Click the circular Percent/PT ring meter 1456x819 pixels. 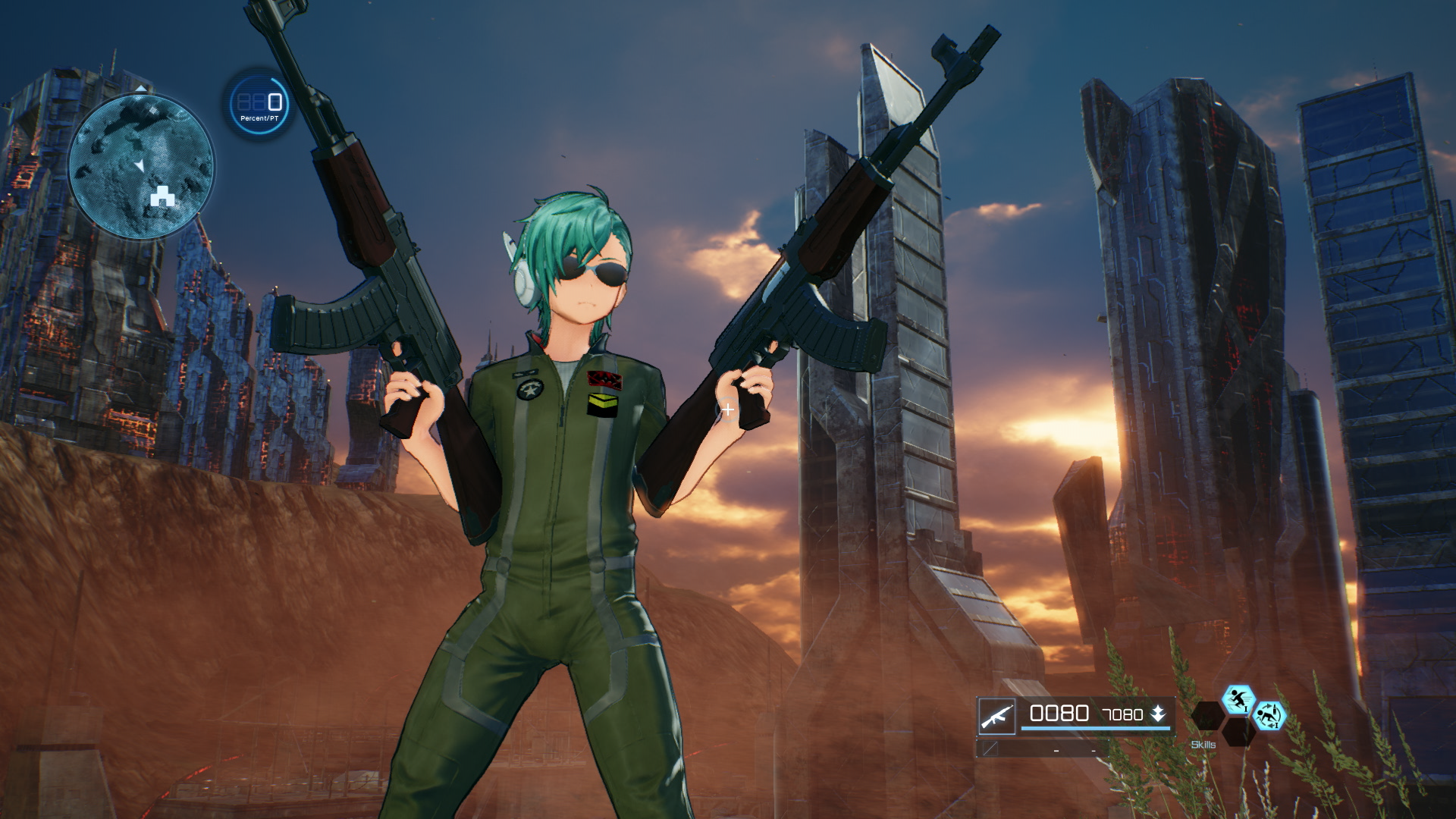point(260,107)
